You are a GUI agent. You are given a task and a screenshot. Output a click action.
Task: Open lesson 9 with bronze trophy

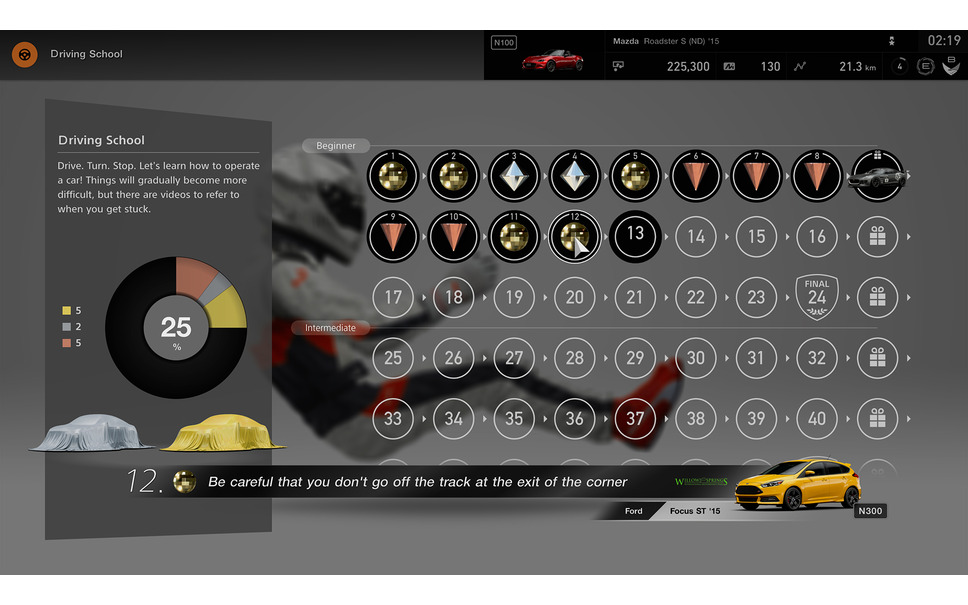tap(393, 236)
